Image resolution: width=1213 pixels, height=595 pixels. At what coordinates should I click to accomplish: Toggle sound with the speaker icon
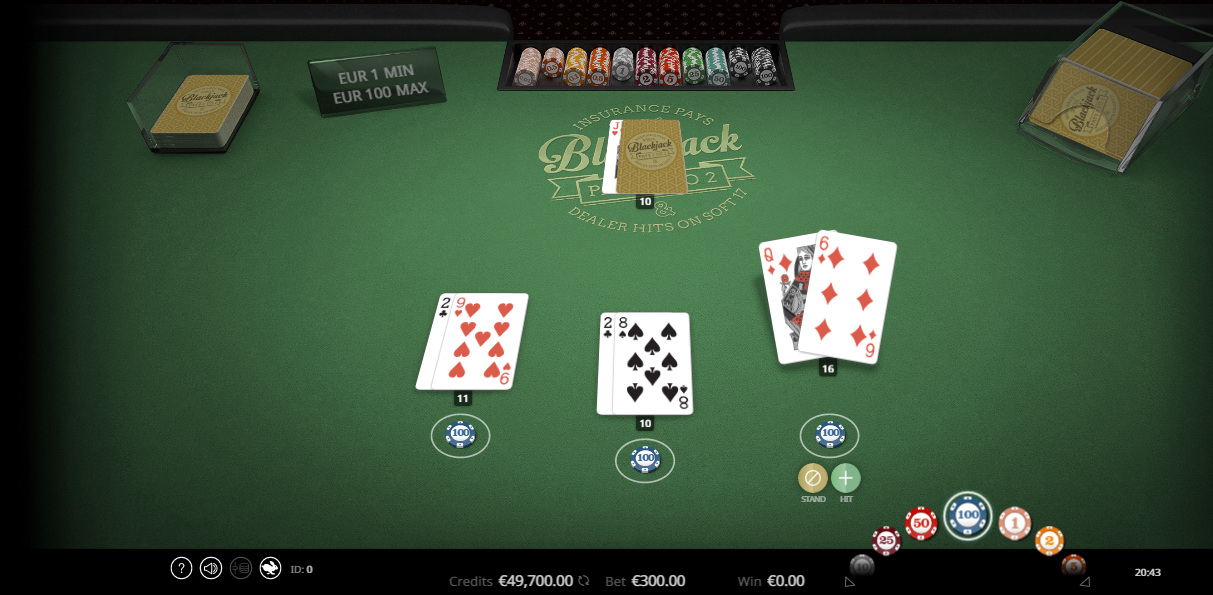(x=211, y=568)
